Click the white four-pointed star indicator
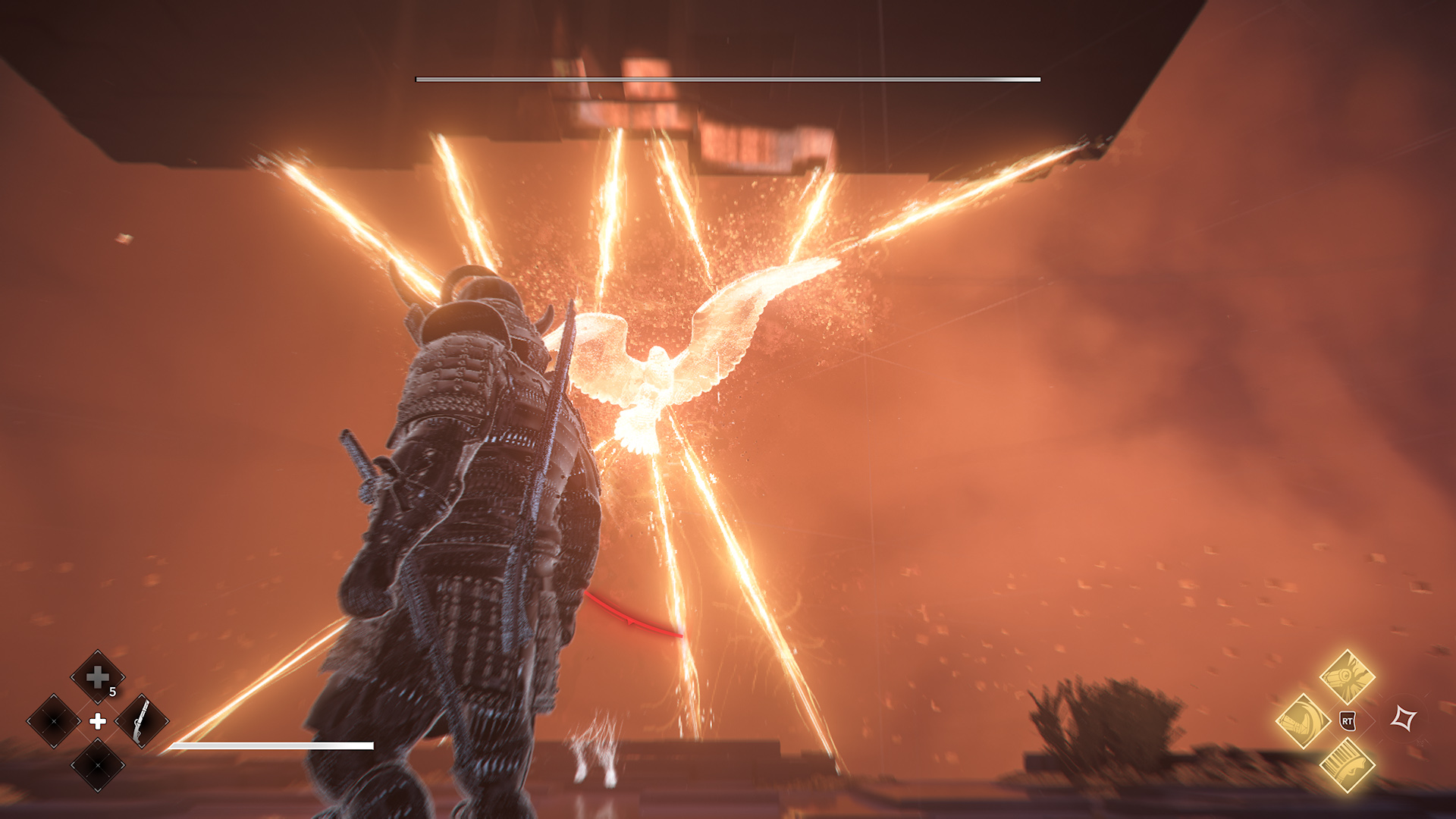 (x=1404, y=717)
